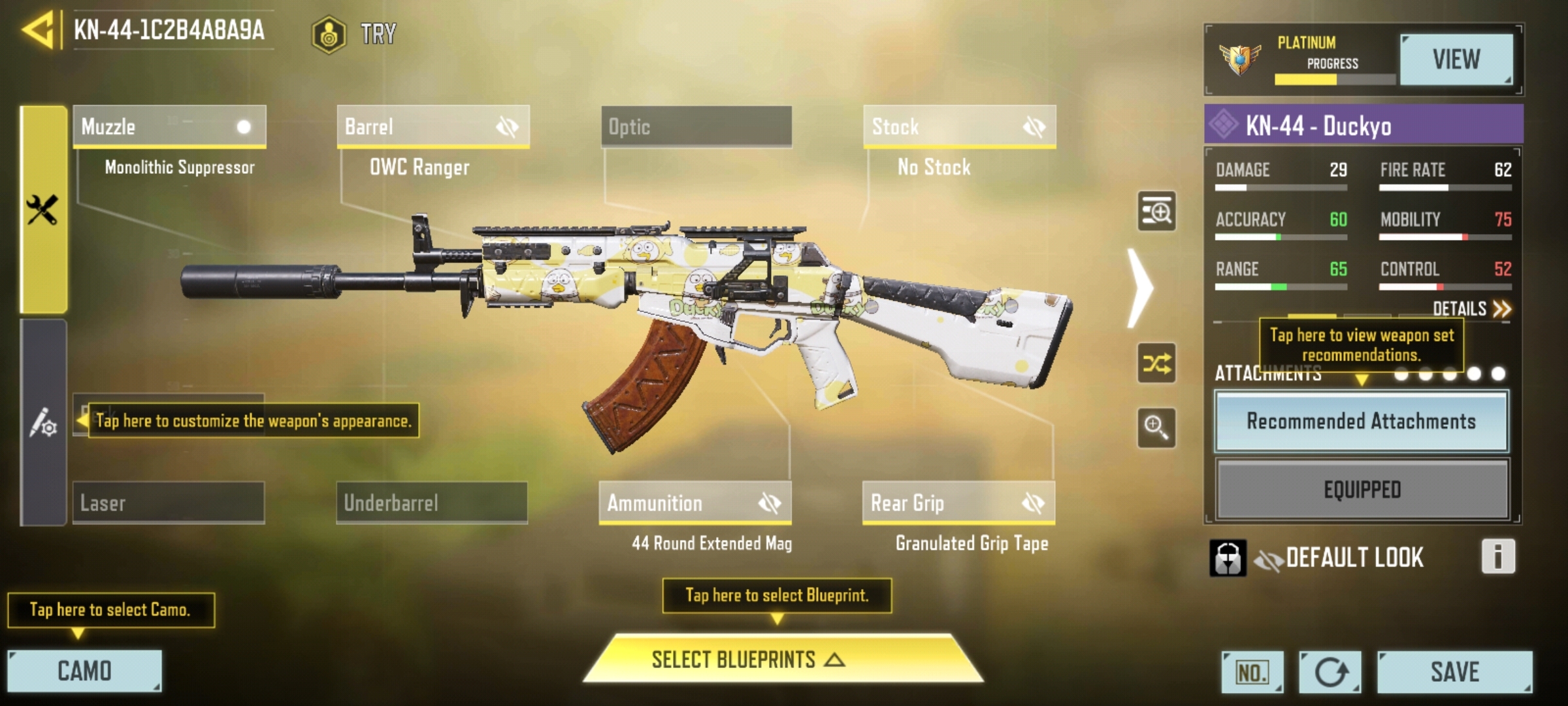Open the appearance editing pen tool
The image size is (1568, 706).
(x=44, y=425)
